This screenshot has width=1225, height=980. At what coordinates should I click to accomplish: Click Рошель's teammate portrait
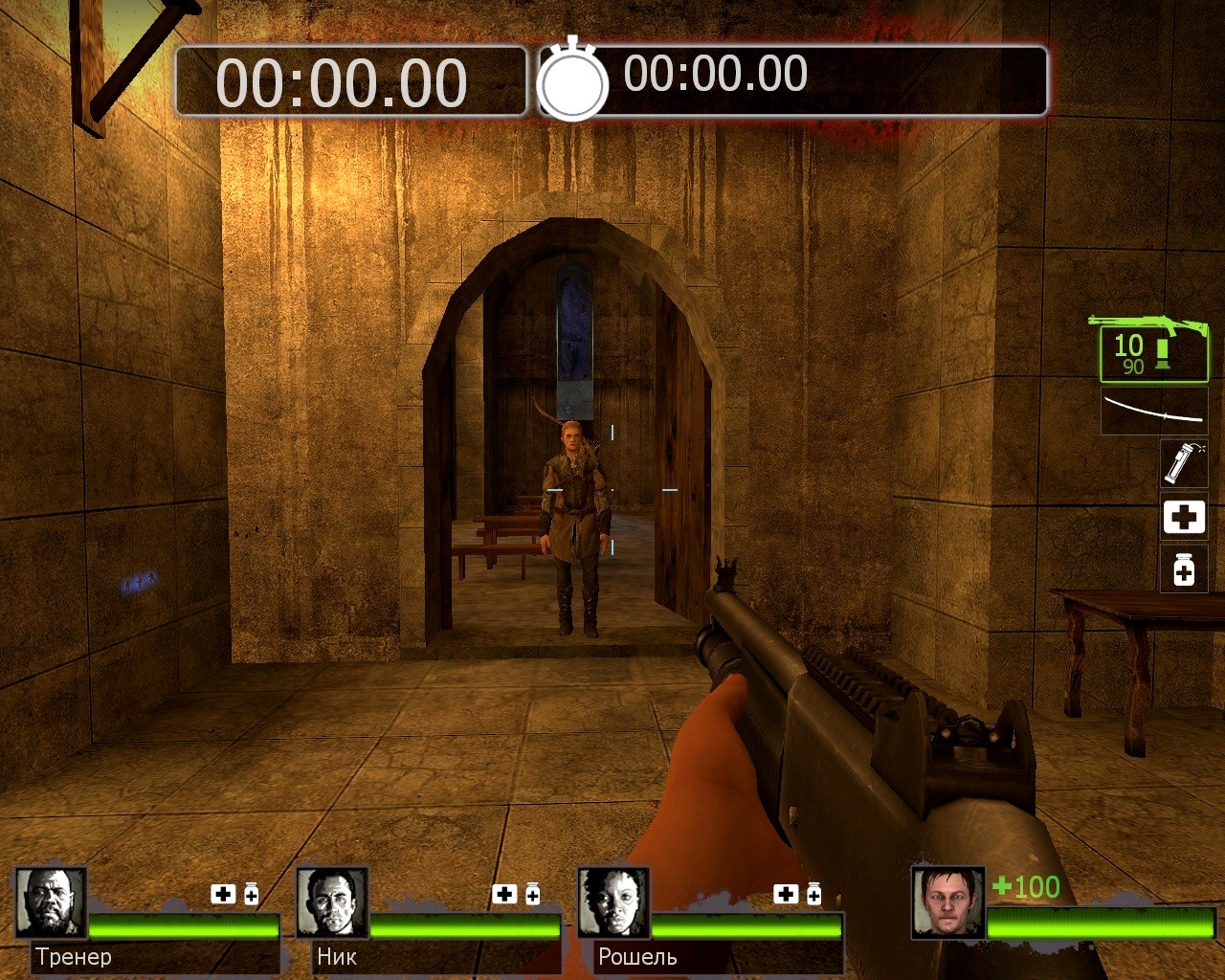[x=613, y=903]
